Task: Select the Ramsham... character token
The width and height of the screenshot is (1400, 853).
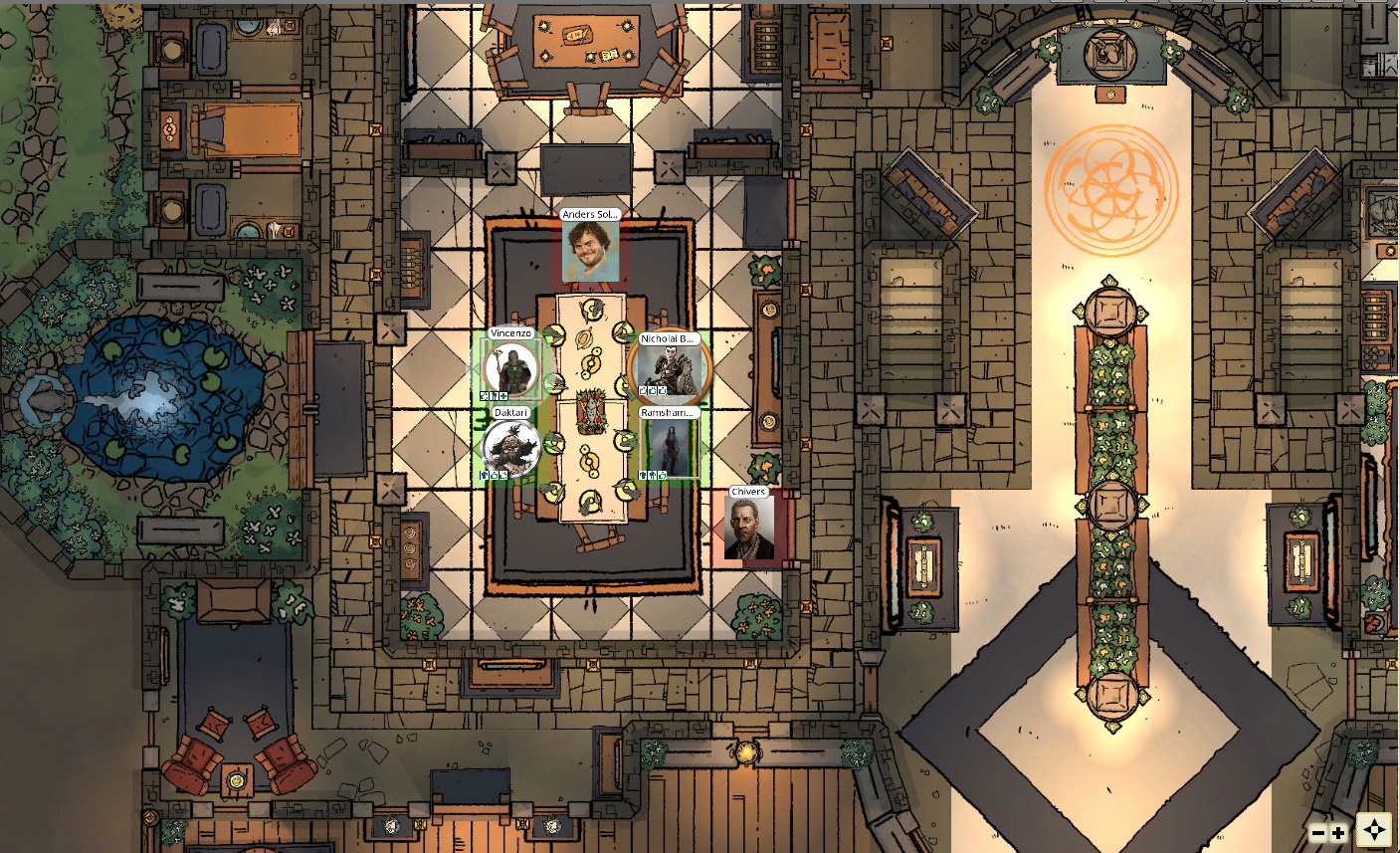Action: (669, 448)
